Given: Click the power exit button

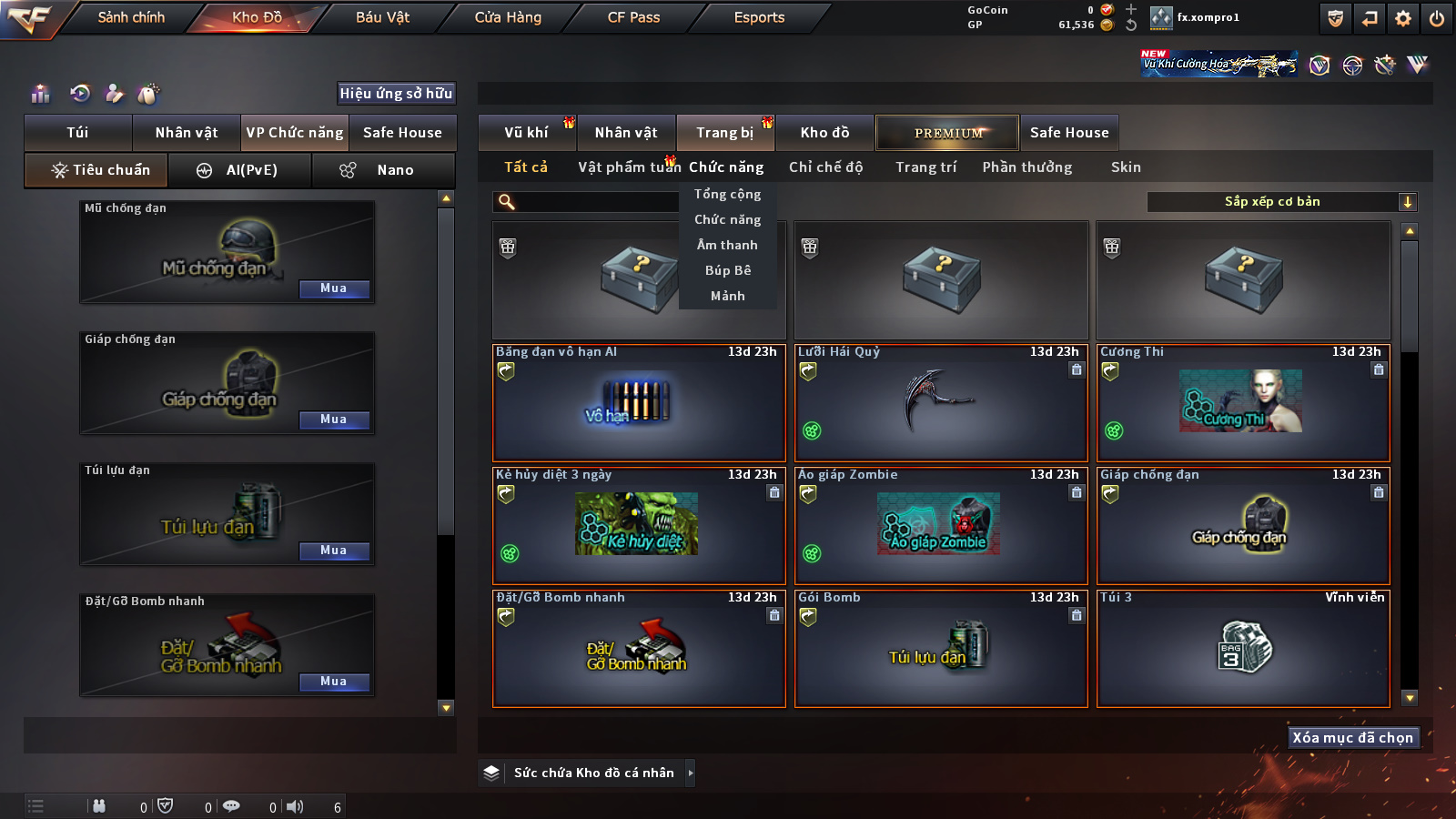Looking at the screenshot, I should click(1437, 18).
